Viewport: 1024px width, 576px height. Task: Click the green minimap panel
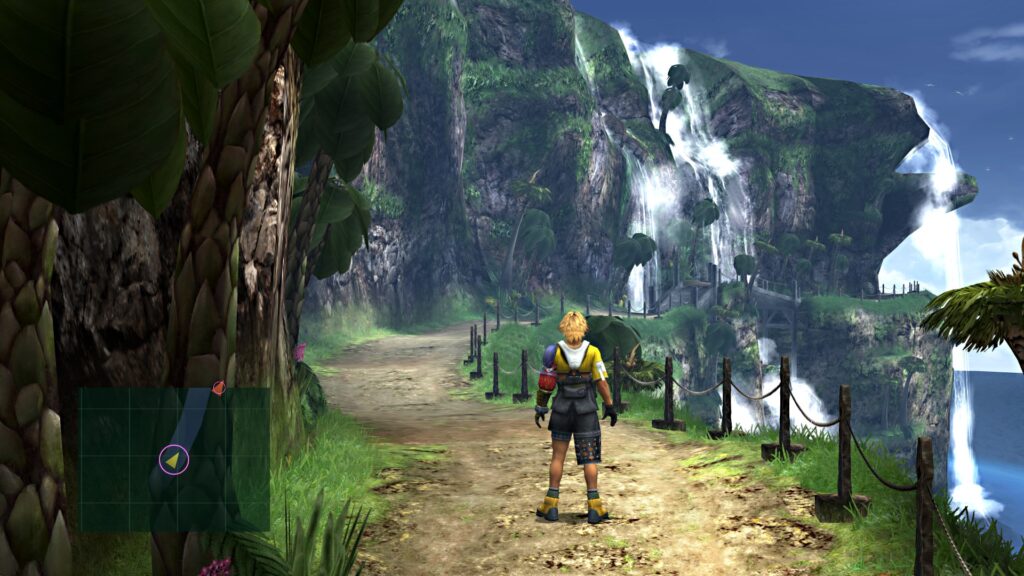tap(174, 459)
